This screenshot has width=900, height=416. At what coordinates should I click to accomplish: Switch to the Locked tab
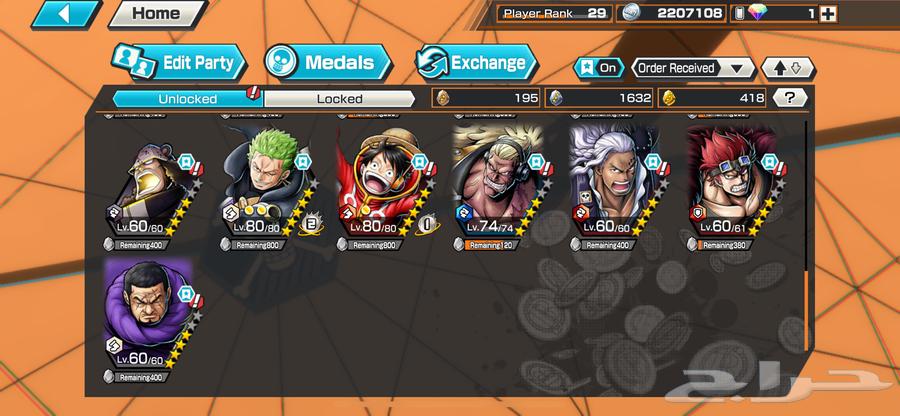[x=339, y=98]
